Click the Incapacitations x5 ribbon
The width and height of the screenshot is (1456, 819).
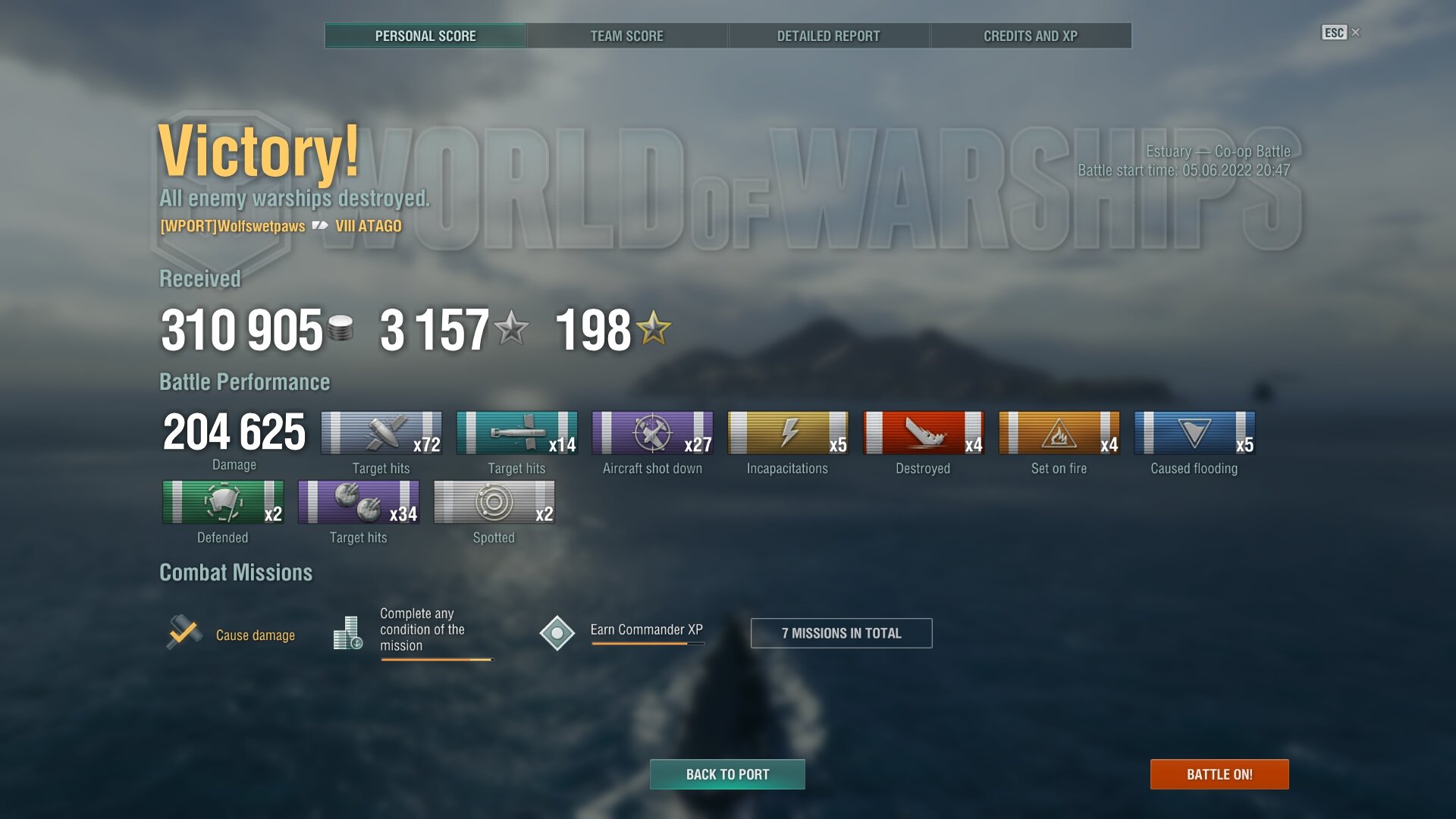787,433
